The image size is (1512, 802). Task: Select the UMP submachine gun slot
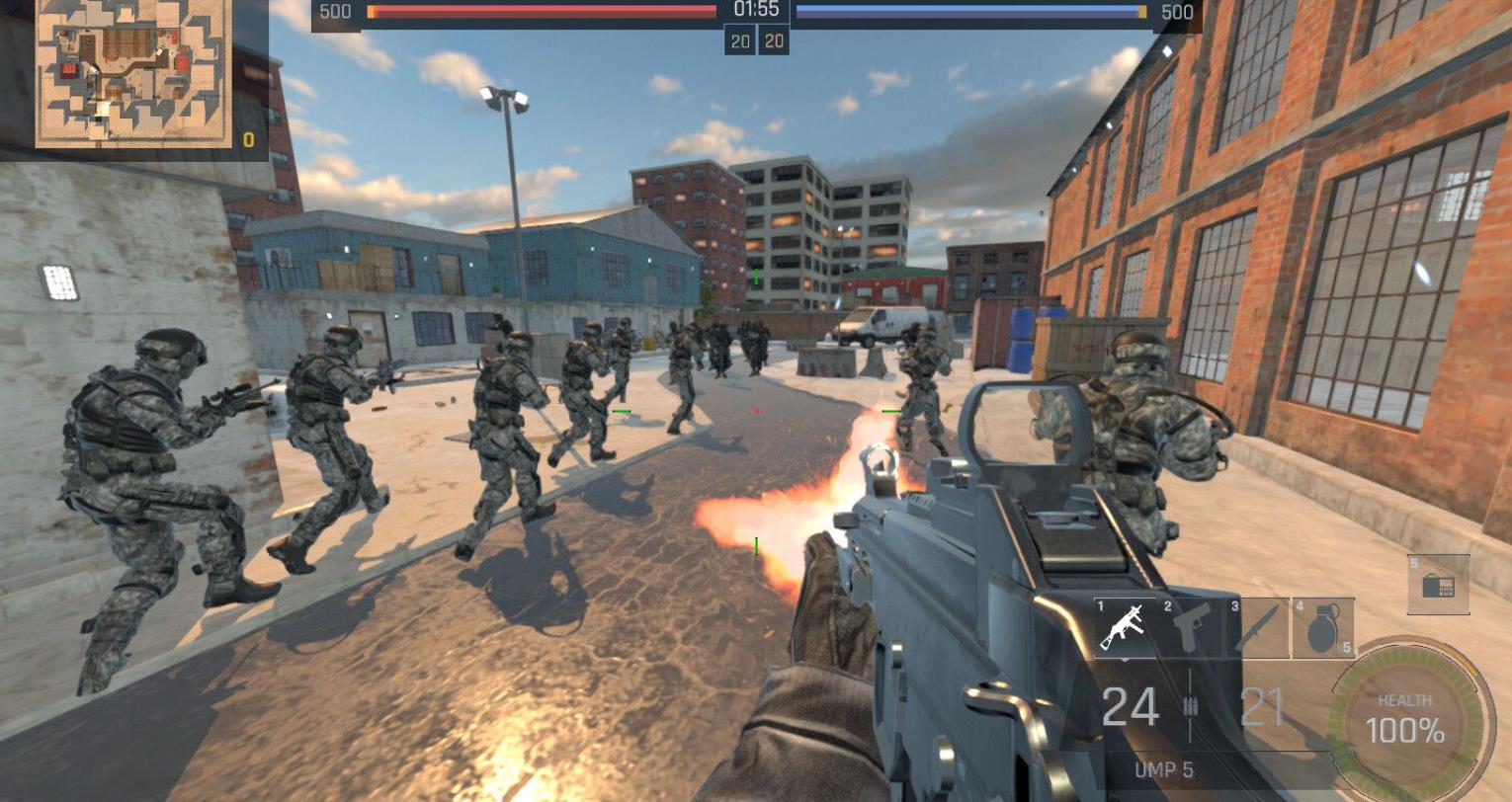[1124, 626]
